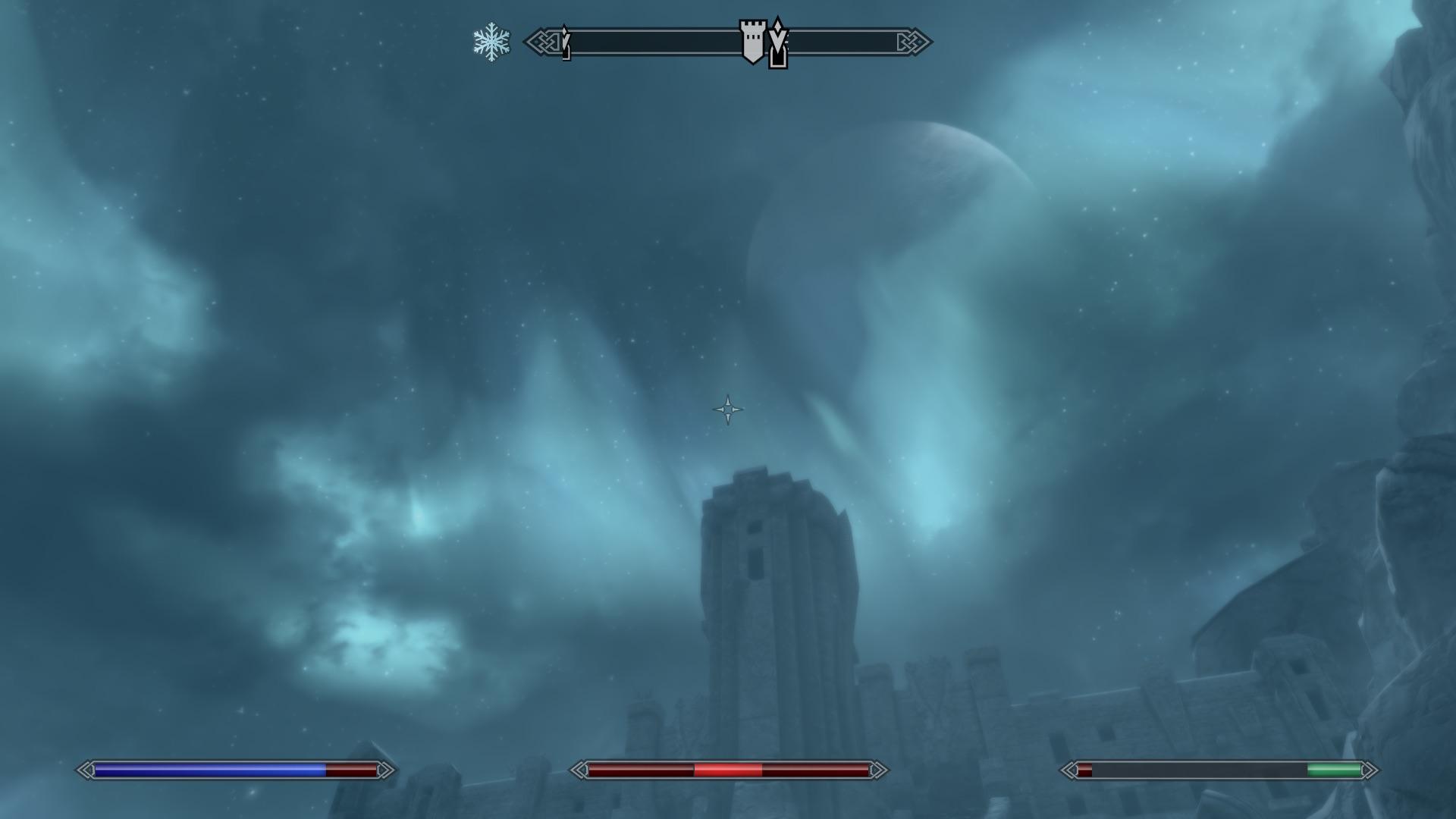The height and width of the screenshot is (819, 1456).
Task: Click the crosshair reticle at screen center
Action: click(x=728, y=409)
